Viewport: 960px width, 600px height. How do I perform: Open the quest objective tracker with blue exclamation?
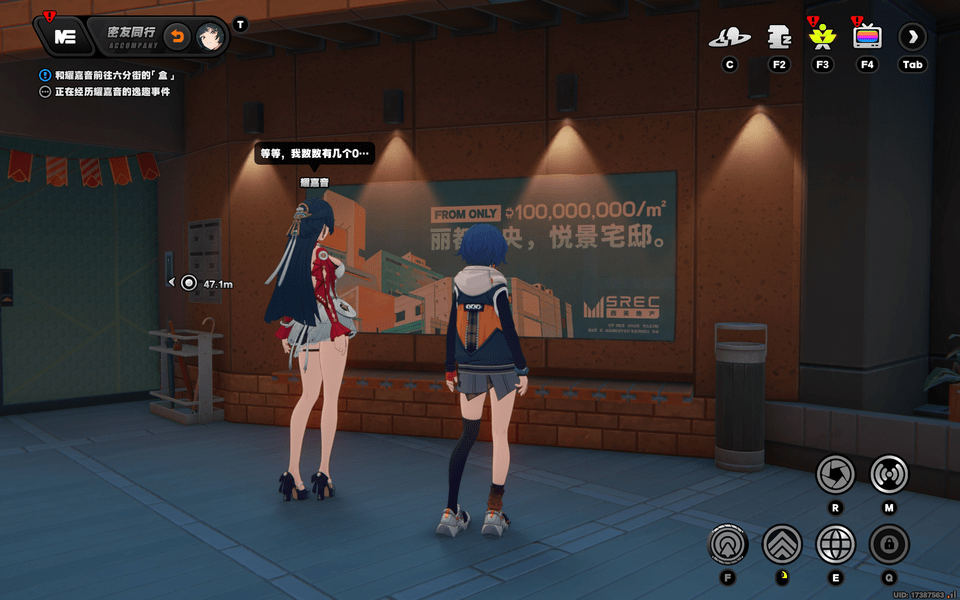pyautogui.click(x=45, y=75)
